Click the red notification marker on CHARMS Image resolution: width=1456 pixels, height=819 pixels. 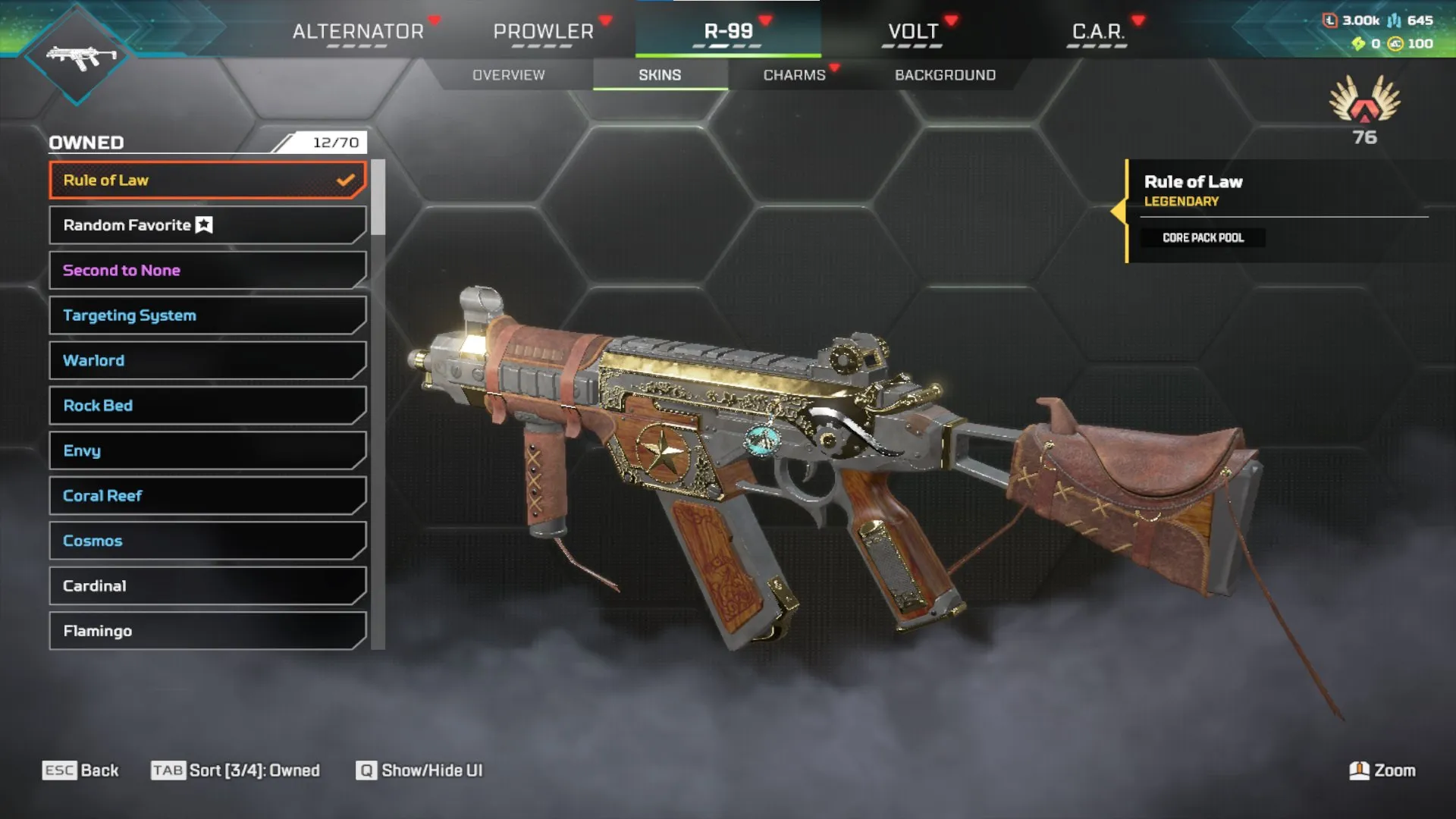[834, 67]
